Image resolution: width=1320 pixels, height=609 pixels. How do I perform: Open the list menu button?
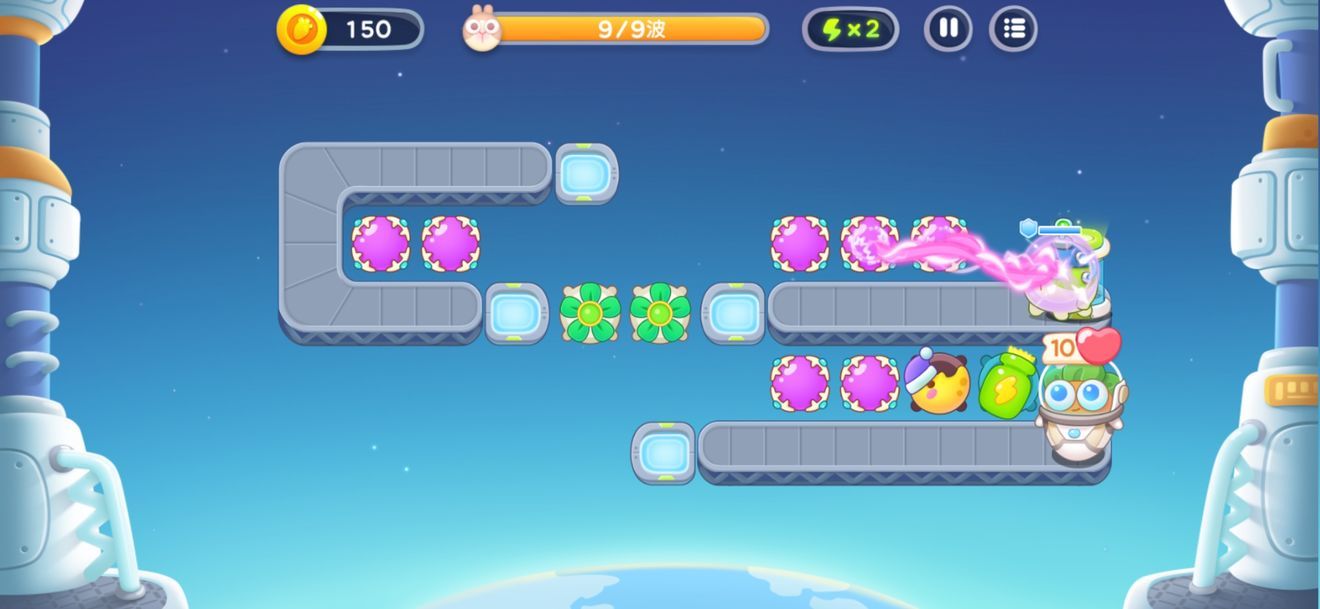(1013, 29)
